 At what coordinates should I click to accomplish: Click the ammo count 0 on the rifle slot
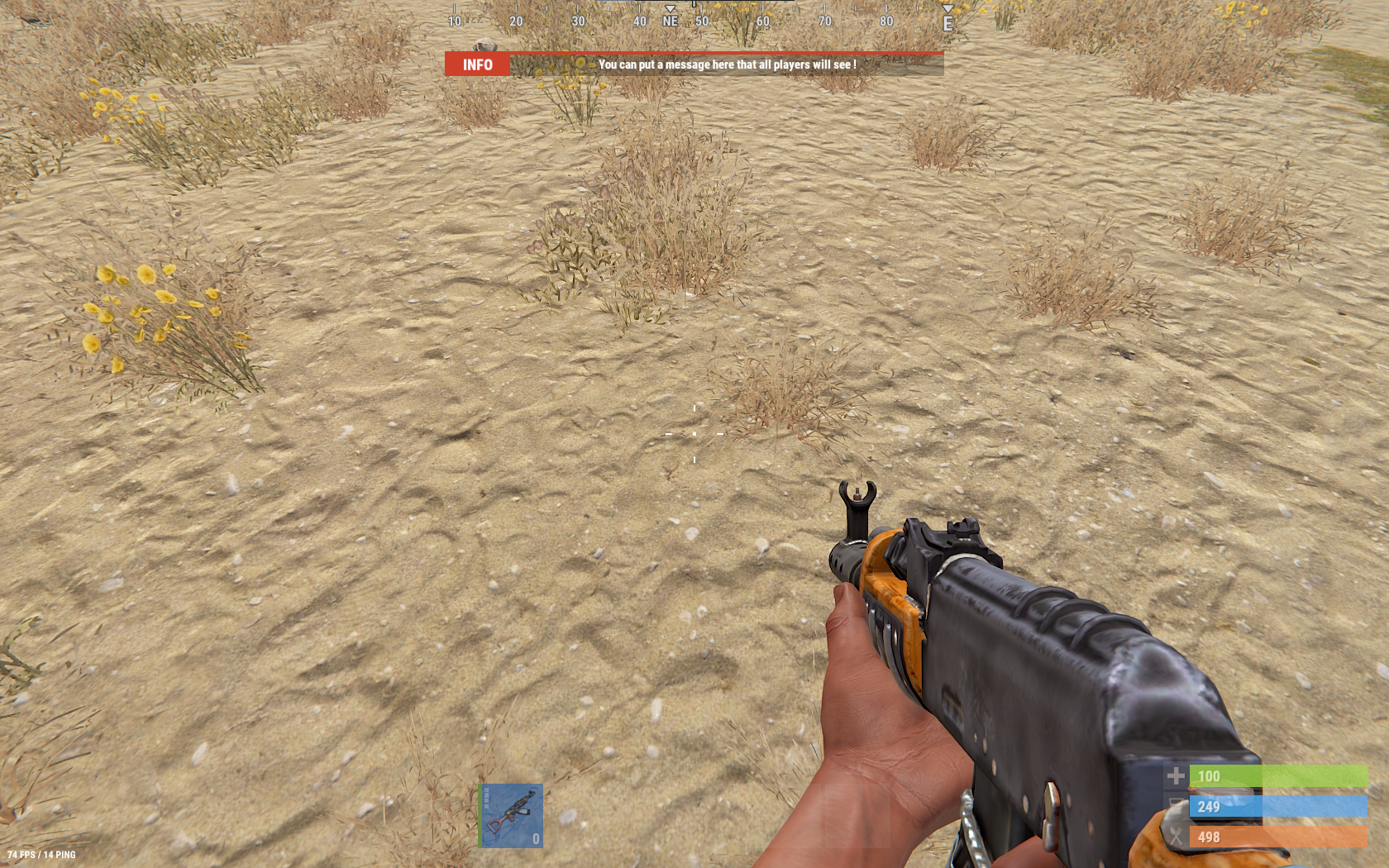(x=537, y=839)
